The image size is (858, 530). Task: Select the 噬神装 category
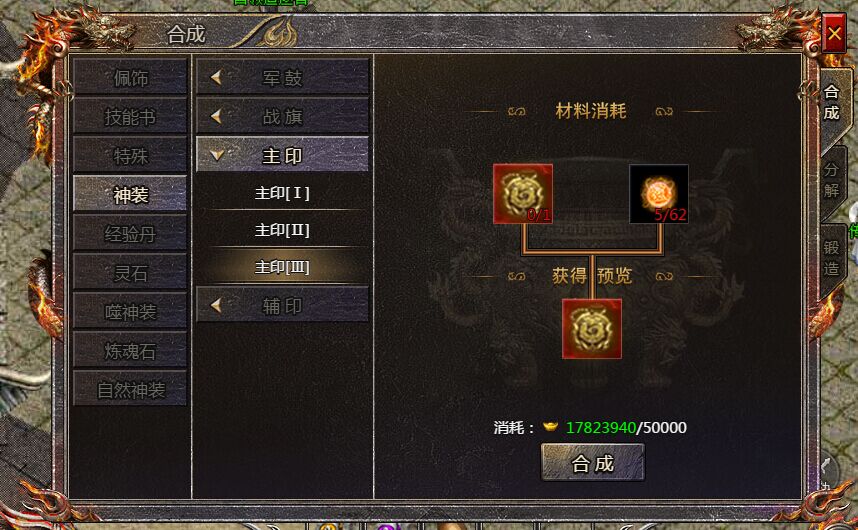point(130,312)
